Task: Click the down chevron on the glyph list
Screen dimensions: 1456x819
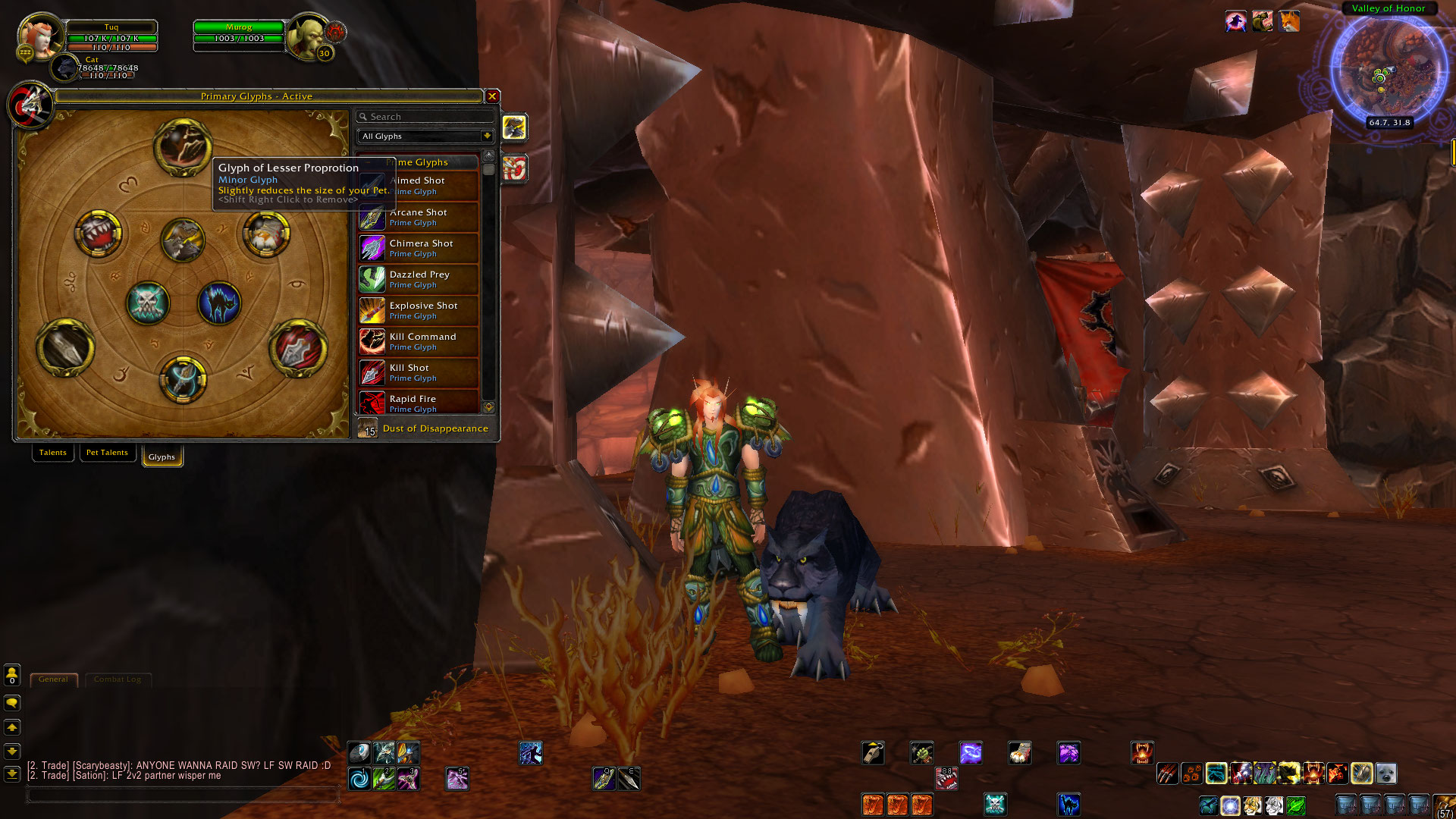Action: click(489, 406)
